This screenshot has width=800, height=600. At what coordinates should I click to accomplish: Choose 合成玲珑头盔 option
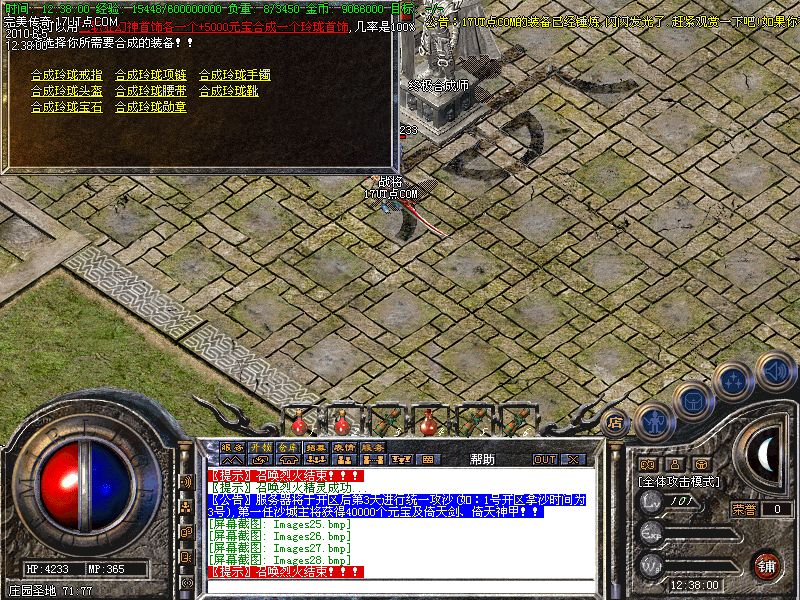coord(66,91)
